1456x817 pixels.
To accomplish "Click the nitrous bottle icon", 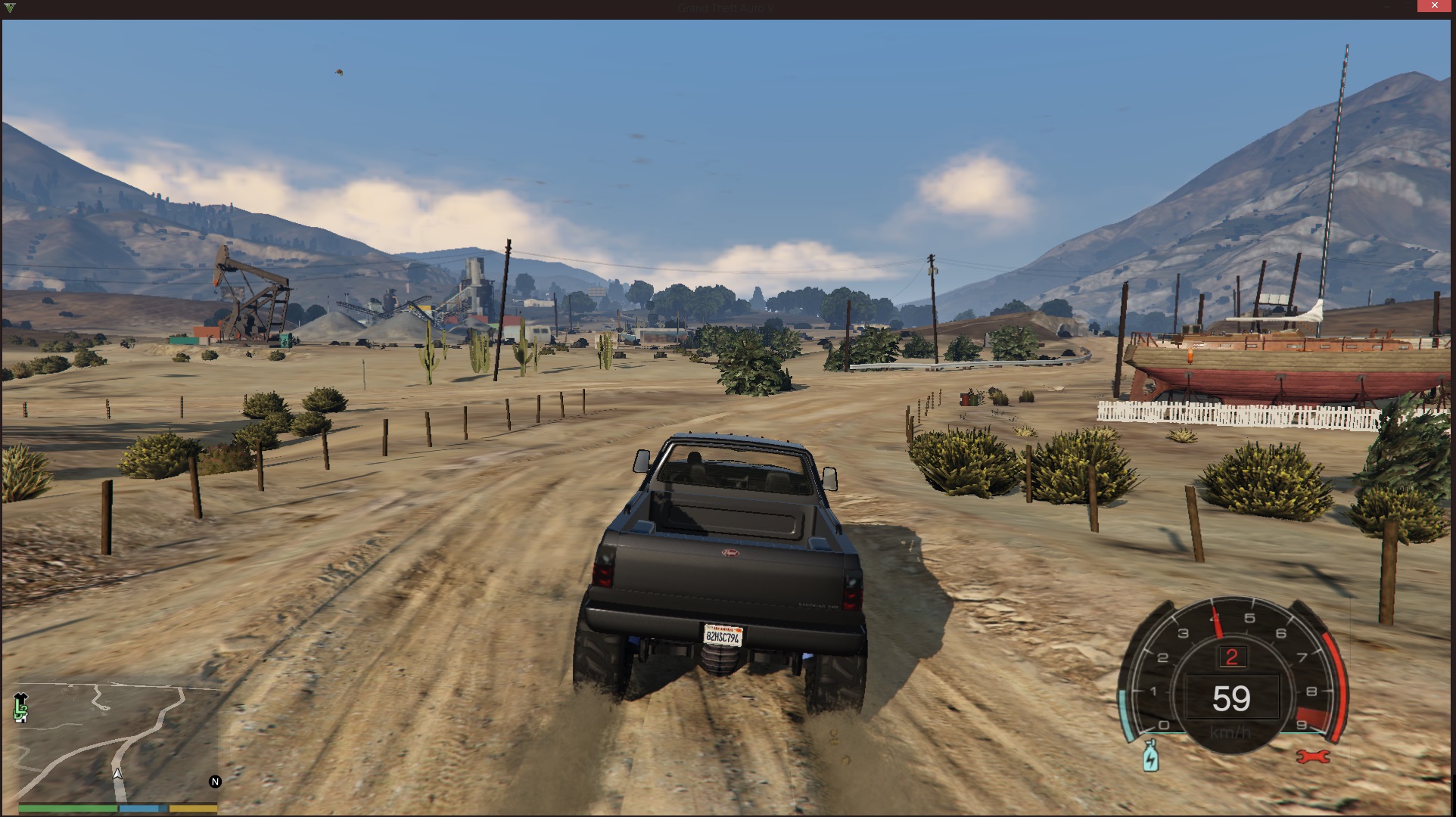I will 1150,756.
